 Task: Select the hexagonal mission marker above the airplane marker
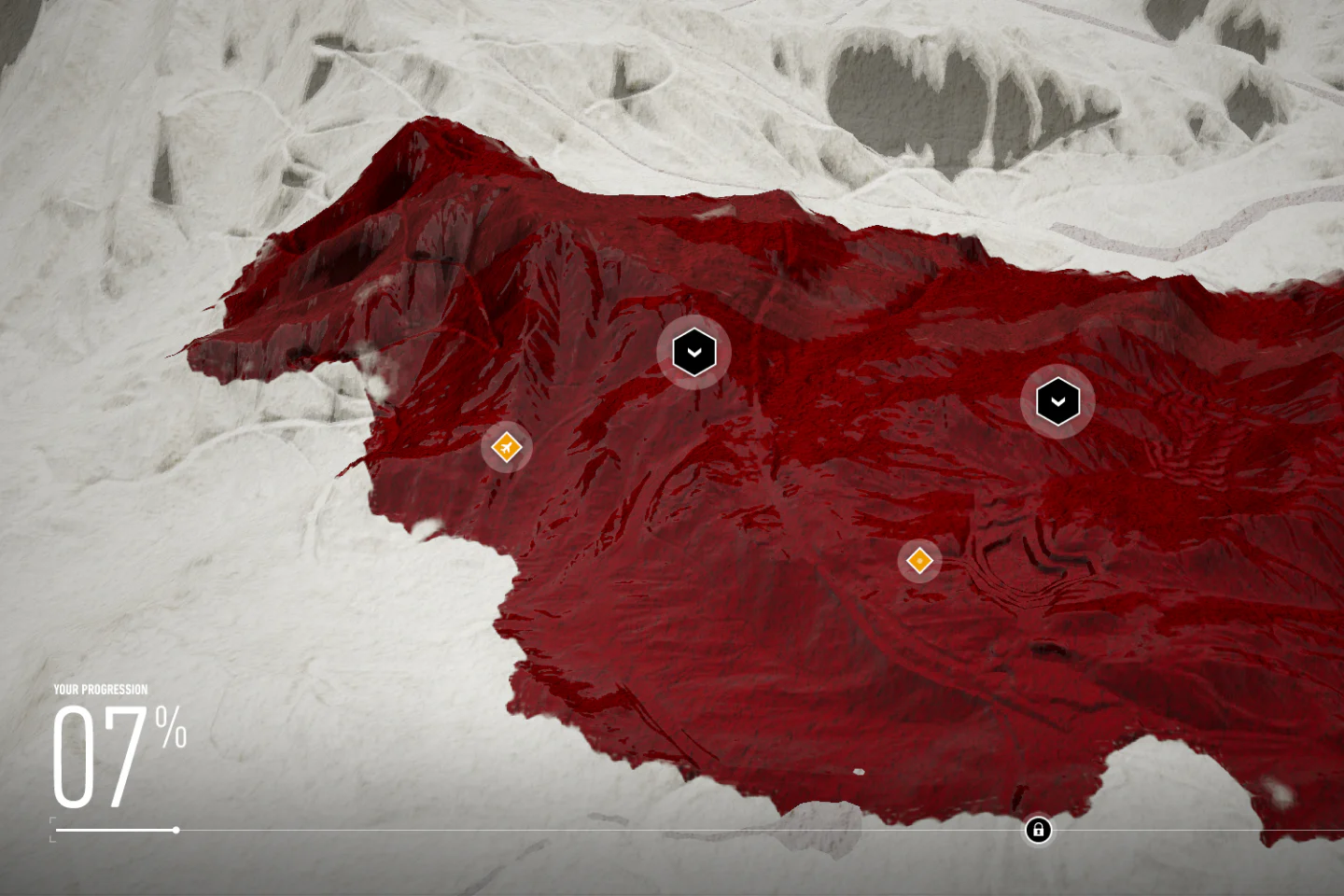[x=693, y=351]
